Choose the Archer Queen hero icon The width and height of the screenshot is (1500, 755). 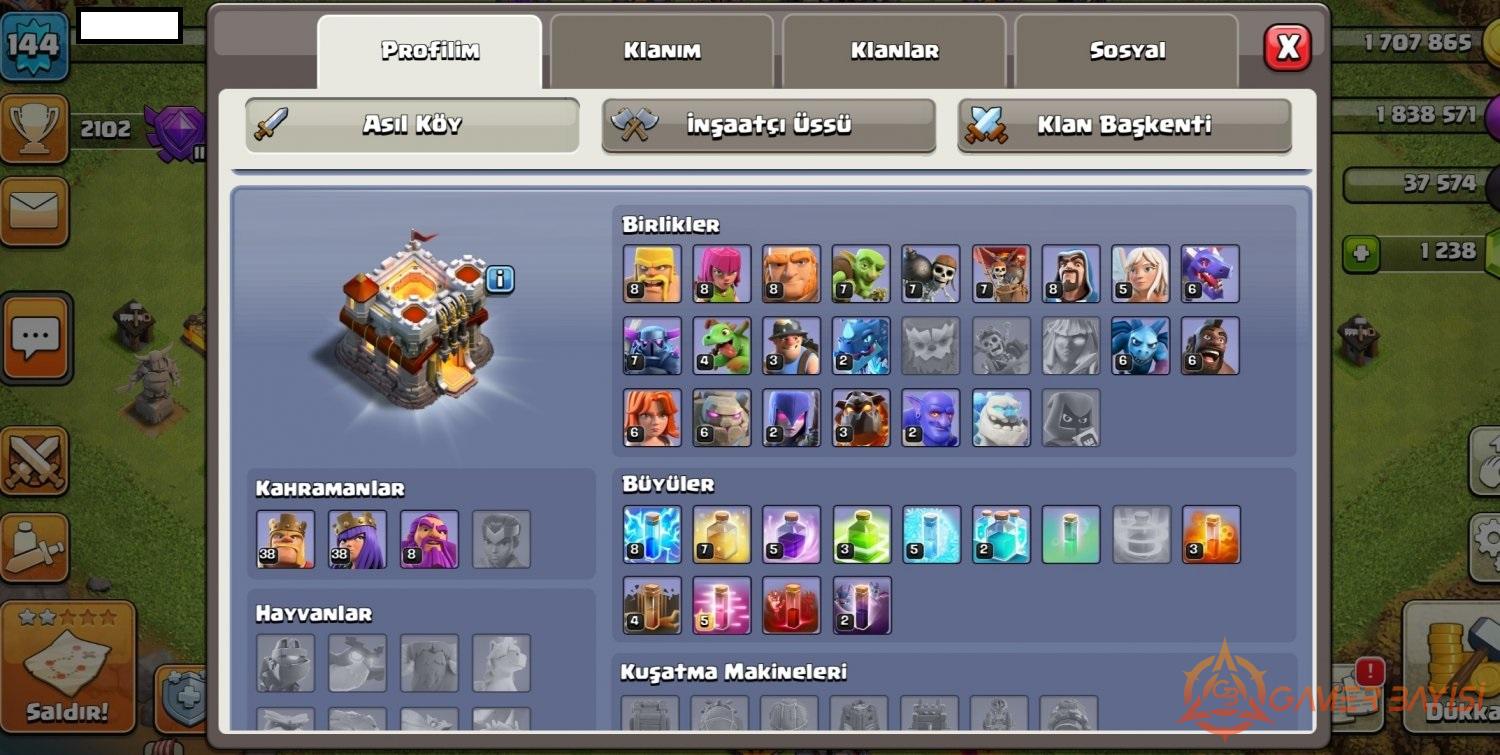coord(357,539)
